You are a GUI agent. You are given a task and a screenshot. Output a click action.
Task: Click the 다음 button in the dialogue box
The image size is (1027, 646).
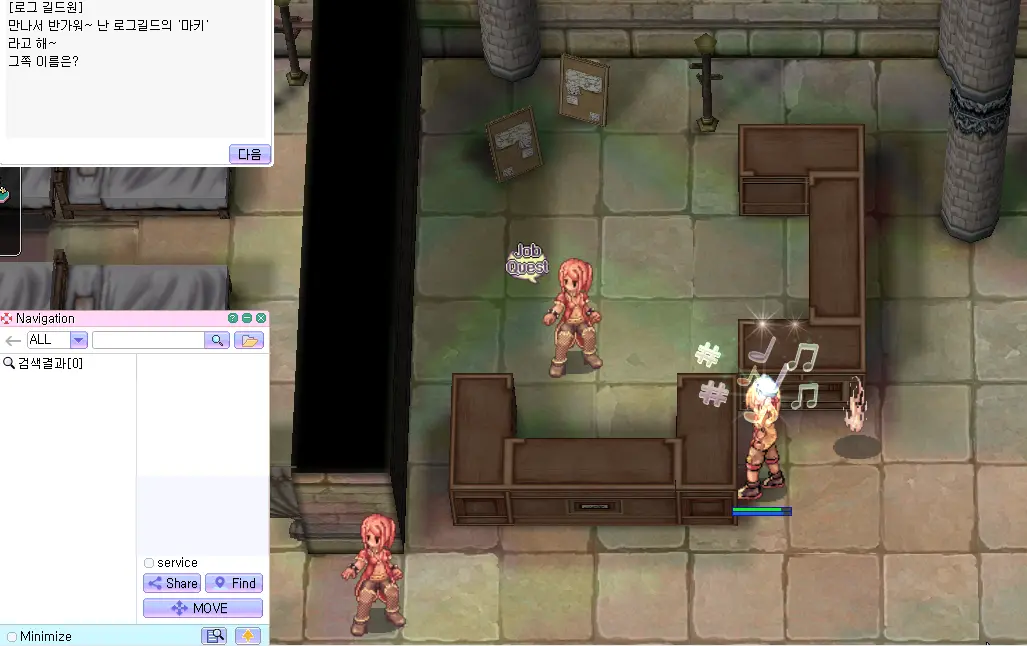pos(249,154)
